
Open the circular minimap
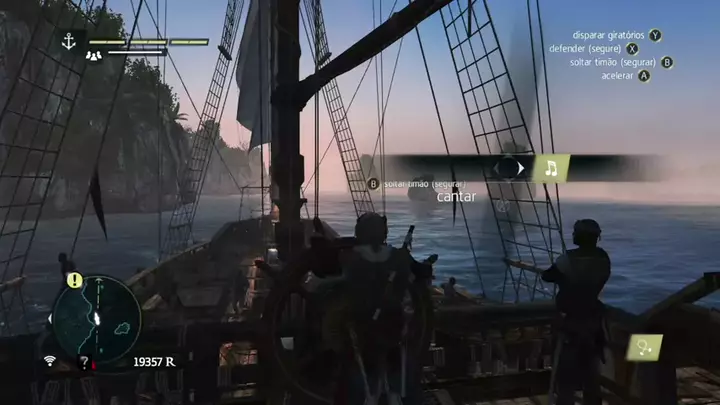[97, 318]
